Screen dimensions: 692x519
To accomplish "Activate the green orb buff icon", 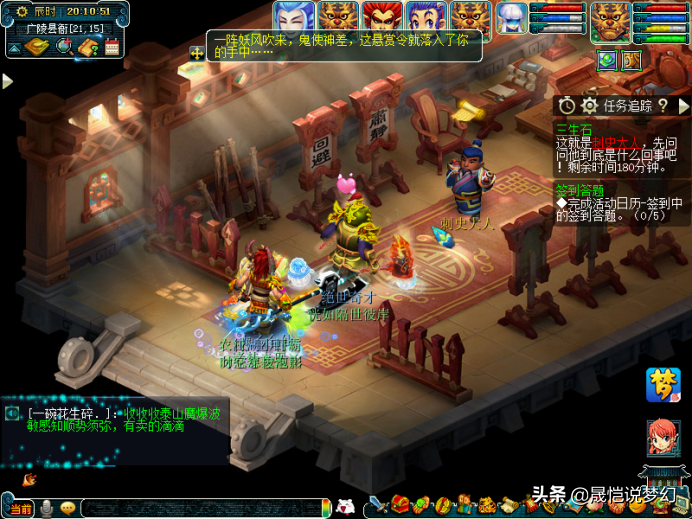I will coord(607,60).
